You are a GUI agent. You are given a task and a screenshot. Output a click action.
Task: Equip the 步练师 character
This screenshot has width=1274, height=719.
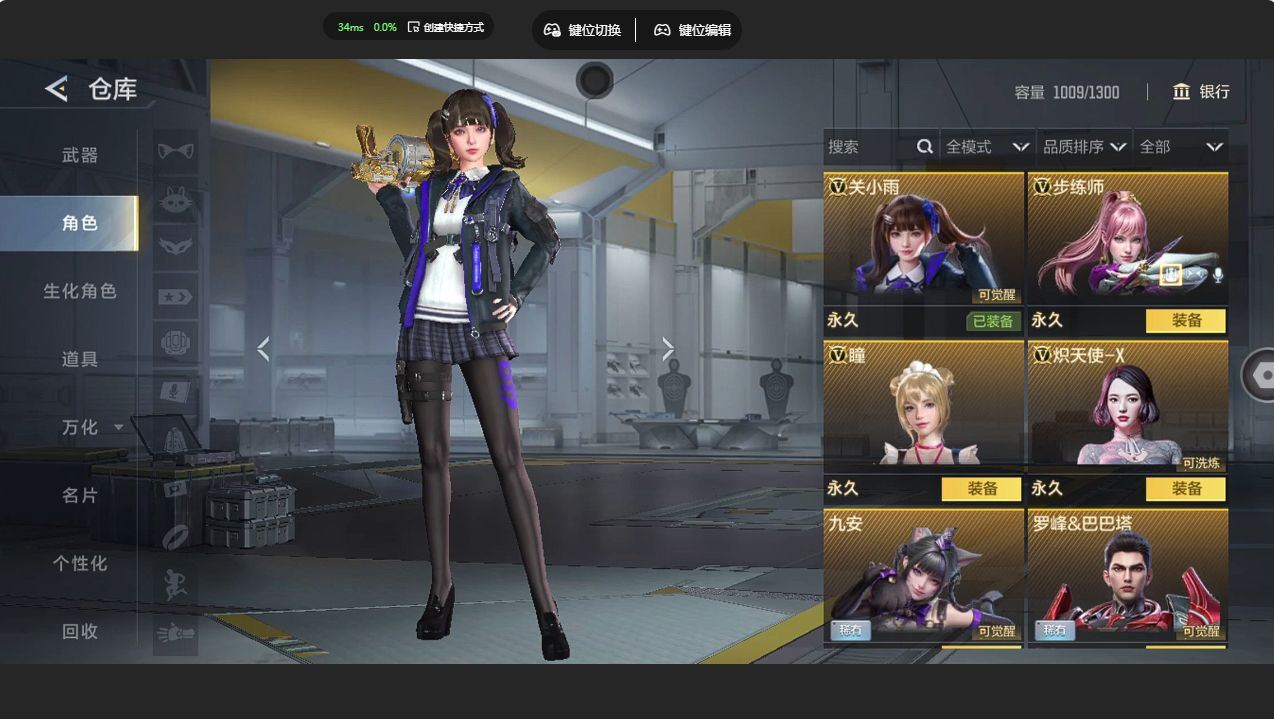(1186, 321)
